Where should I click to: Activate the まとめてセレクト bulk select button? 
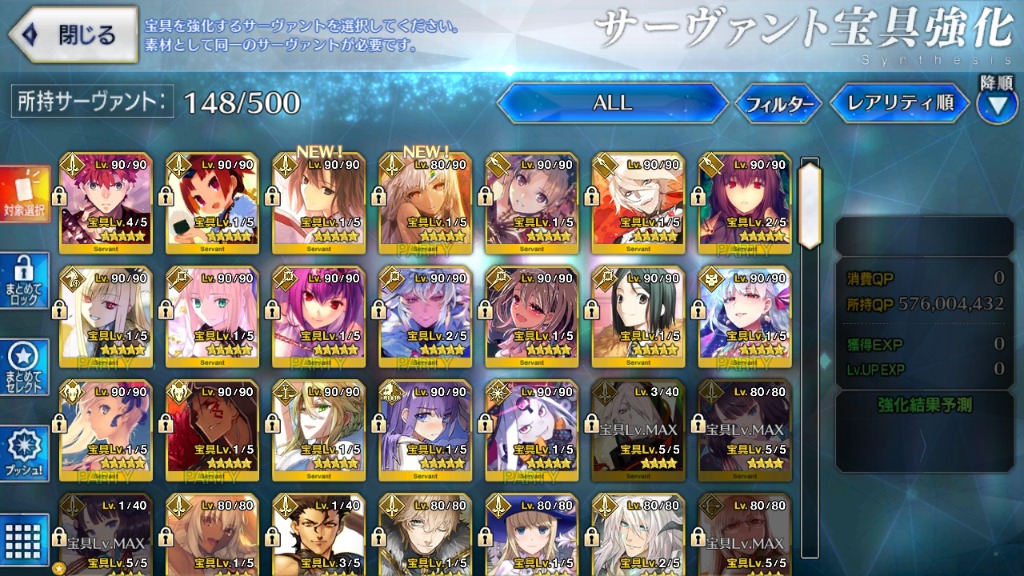point(25,369)
